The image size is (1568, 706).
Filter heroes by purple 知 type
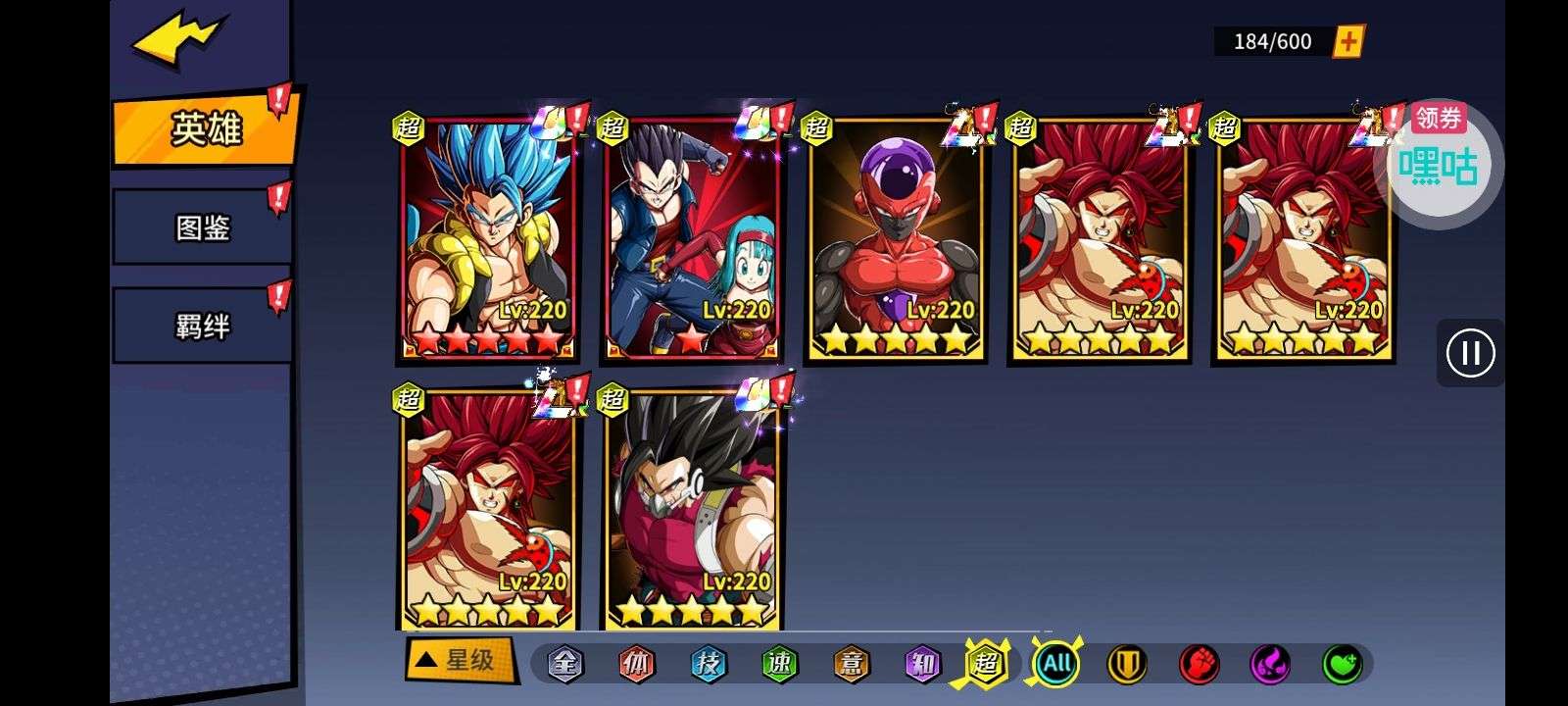(x=922, y=664)
